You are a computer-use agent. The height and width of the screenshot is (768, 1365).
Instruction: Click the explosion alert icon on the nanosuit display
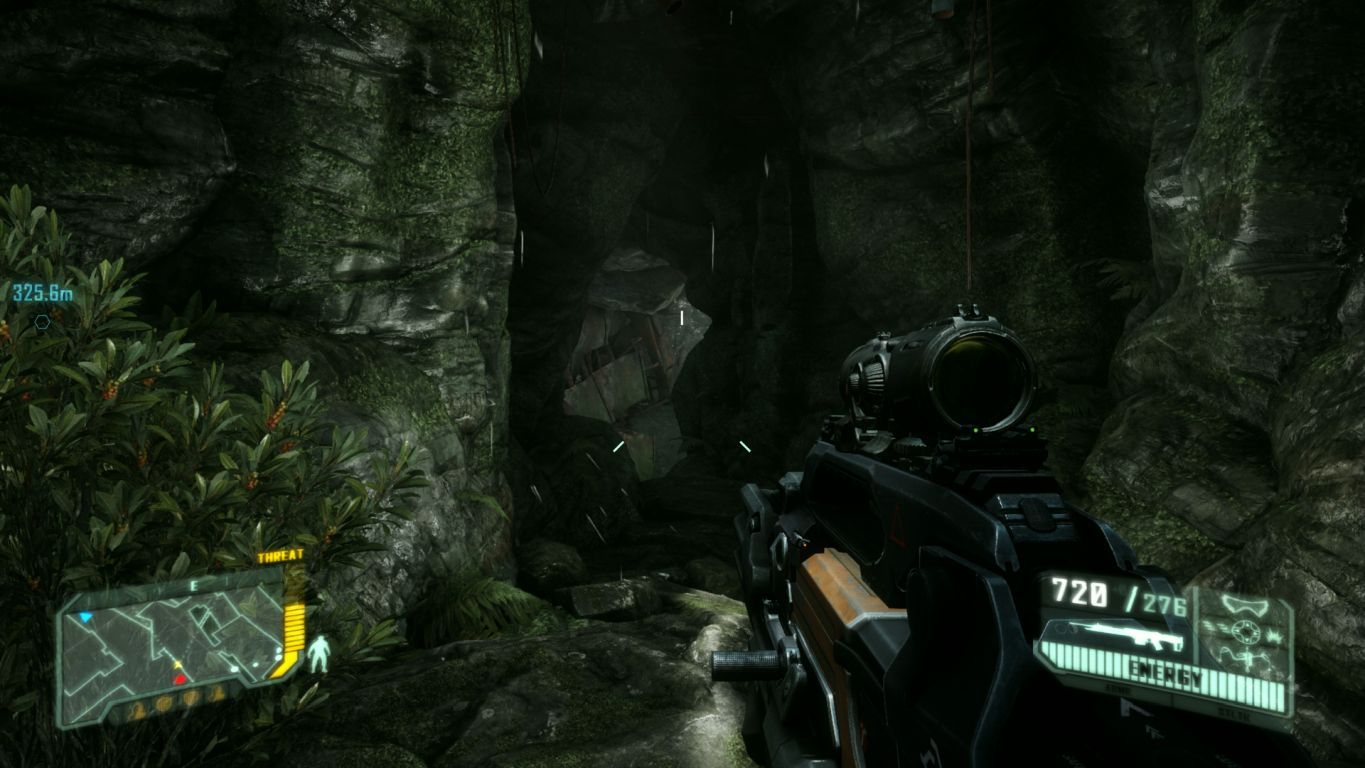tap(1274, 636)
